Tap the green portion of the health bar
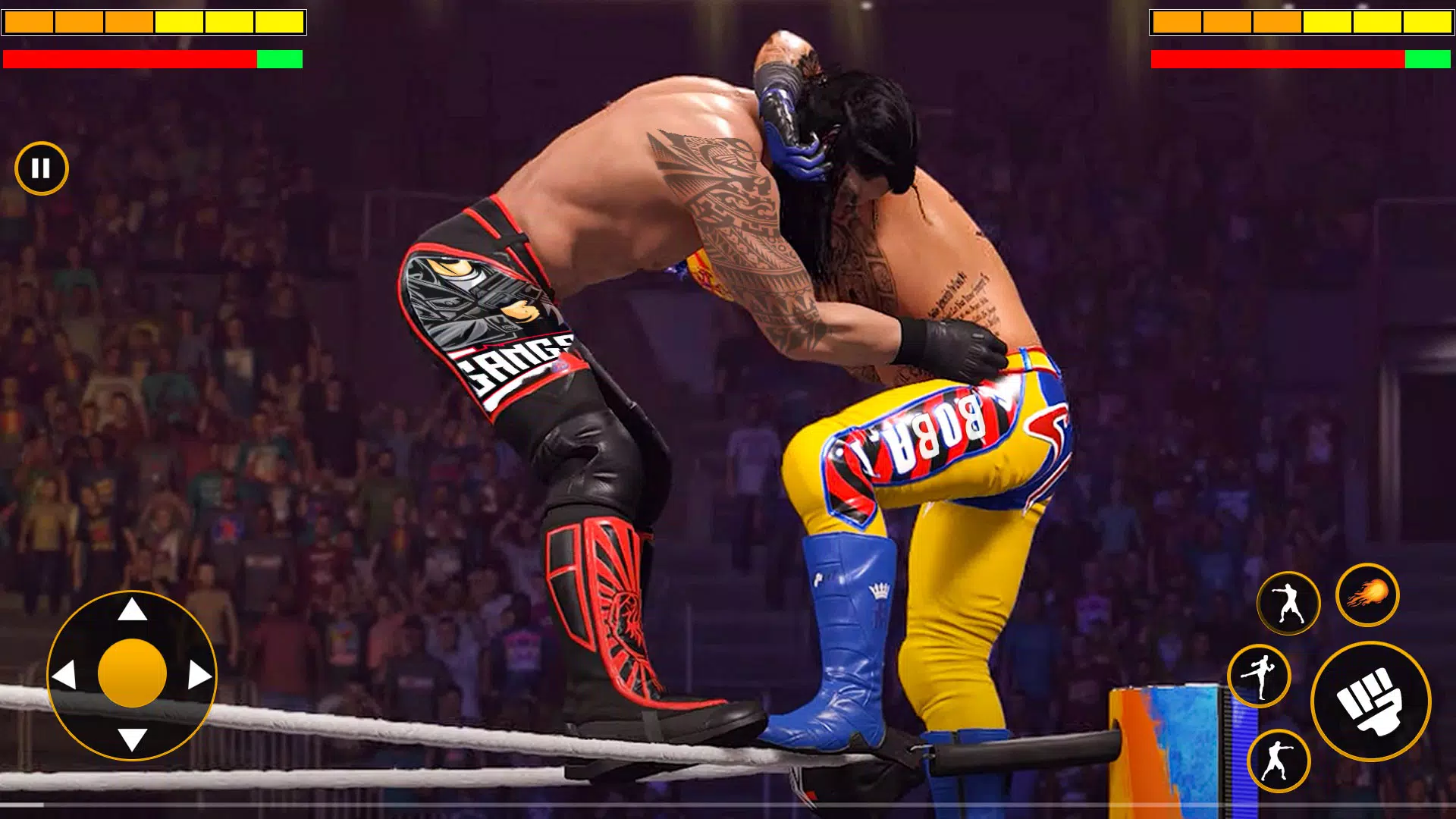 pos(279,58)
